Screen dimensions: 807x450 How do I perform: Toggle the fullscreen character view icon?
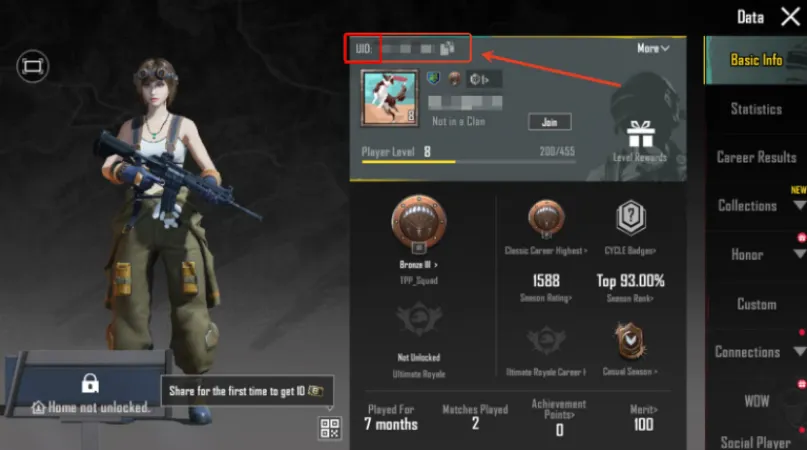coord(32,66)
